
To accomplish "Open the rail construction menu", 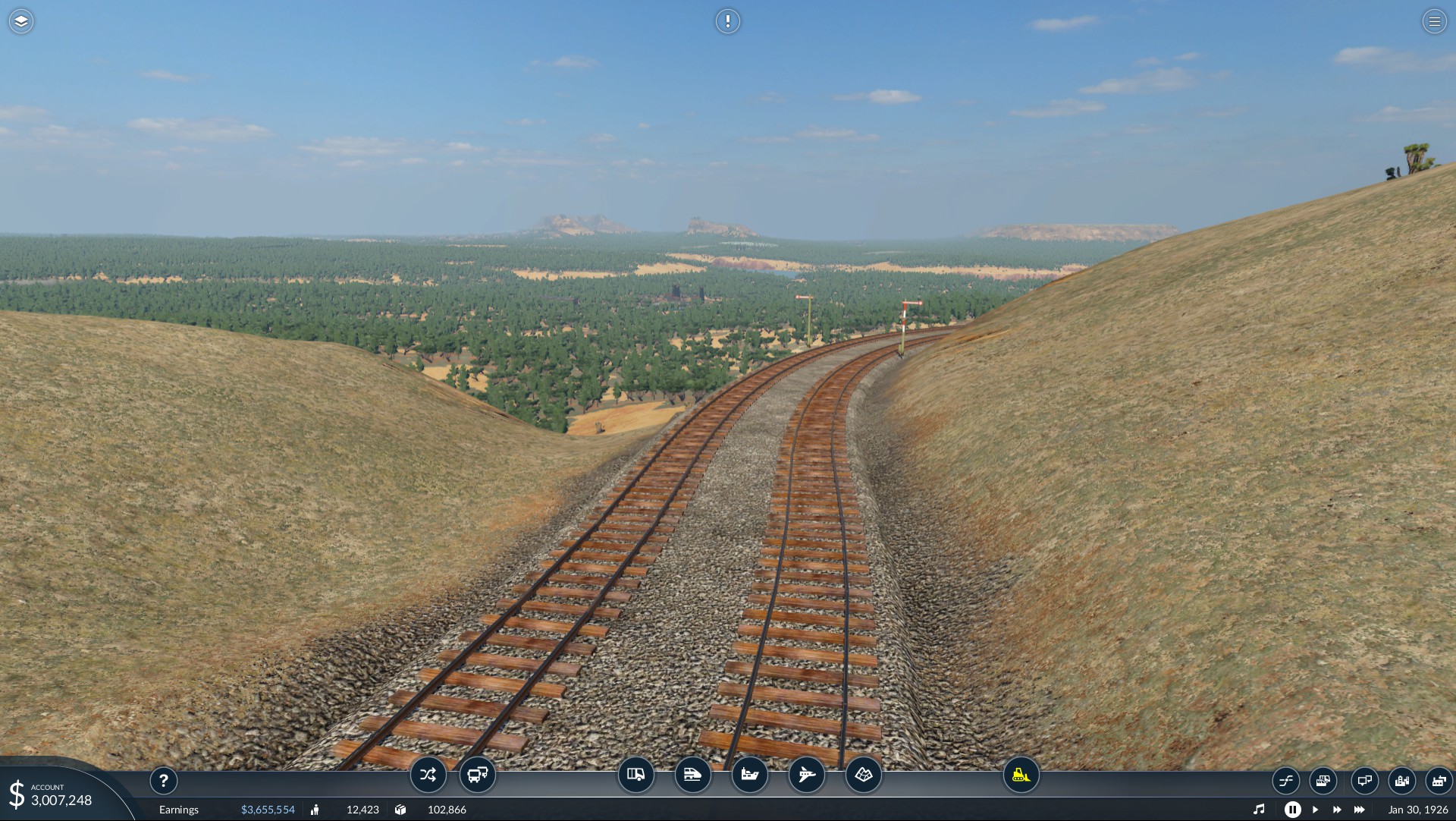I will pyautogui.click(x=693, y=775).
